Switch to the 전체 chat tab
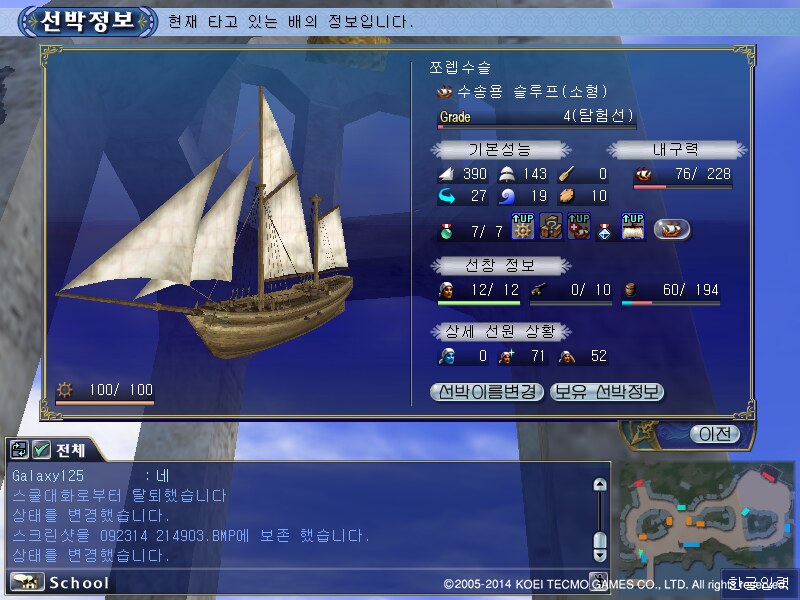800x600 pixels. pos(72,450)
